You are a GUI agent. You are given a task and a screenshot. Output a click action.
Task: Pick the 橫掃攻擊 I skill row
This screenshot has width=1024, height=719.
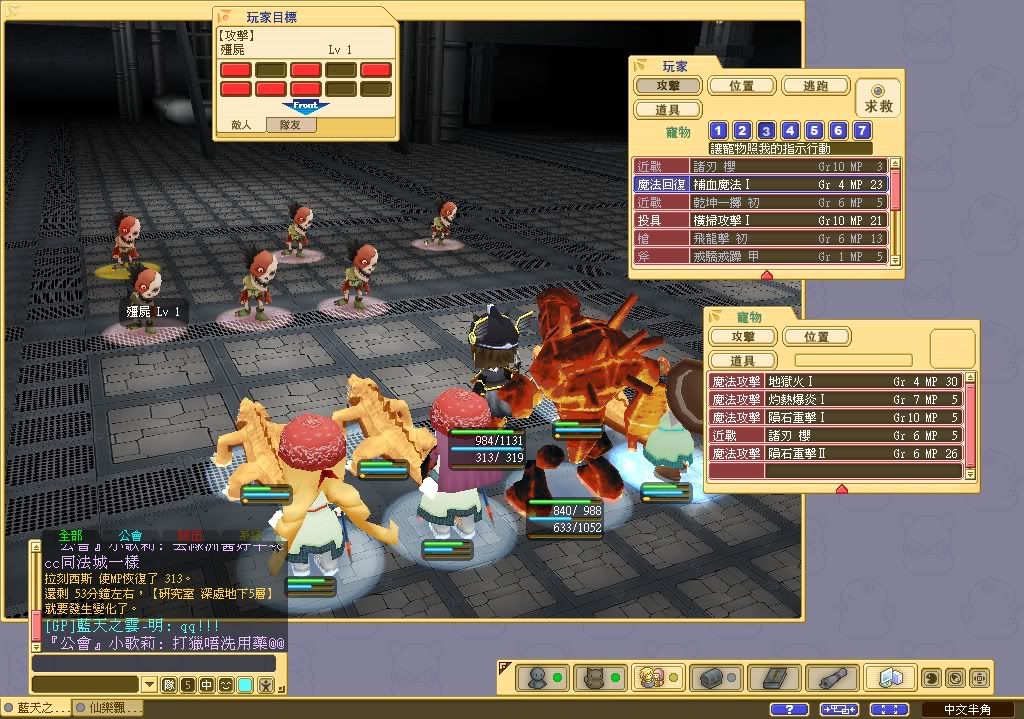(x=760, y=220)
